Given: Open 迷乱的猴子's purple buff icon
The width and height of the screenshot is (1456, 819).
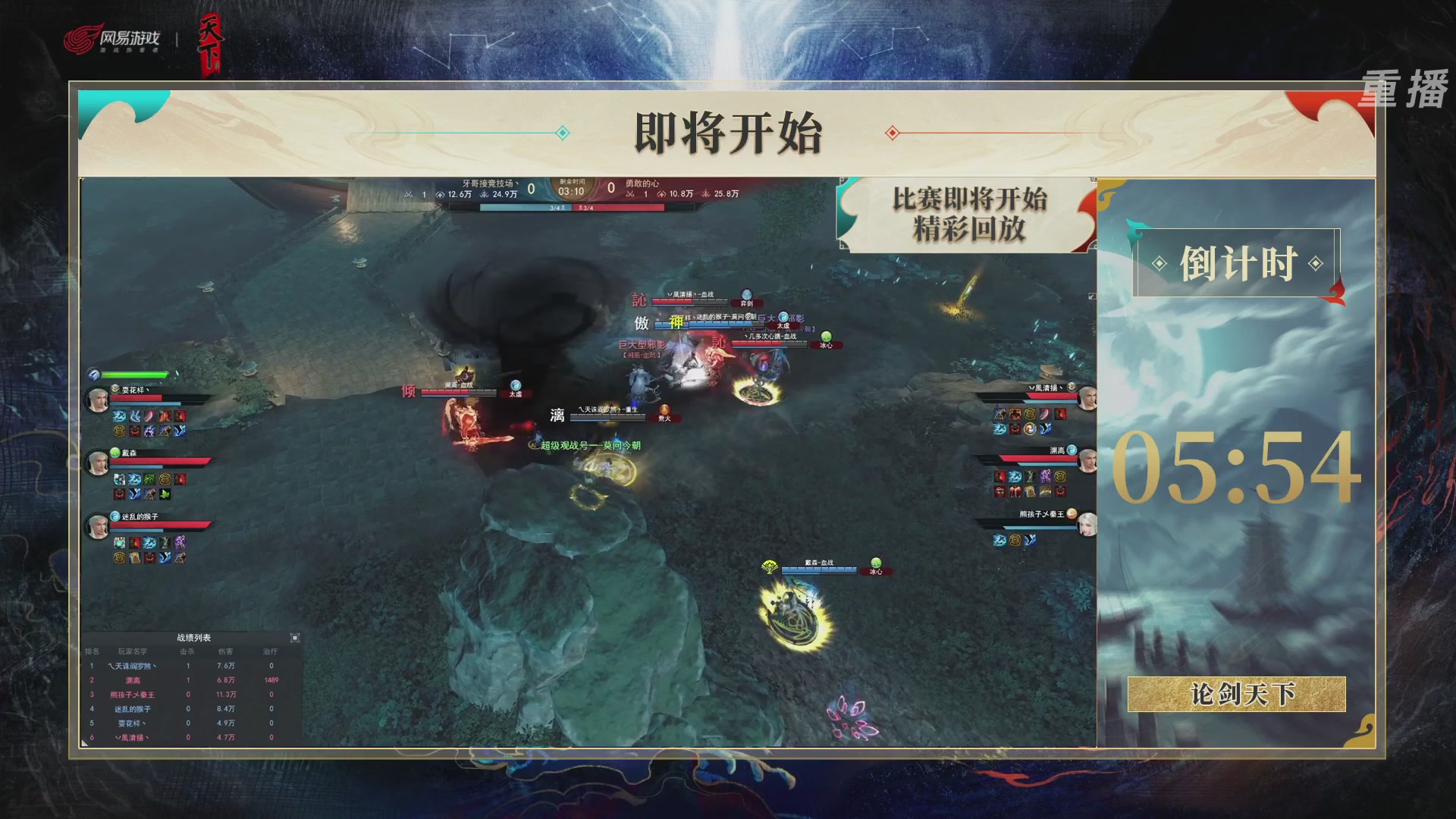Looking at the screenshot, I should [179, 543].
